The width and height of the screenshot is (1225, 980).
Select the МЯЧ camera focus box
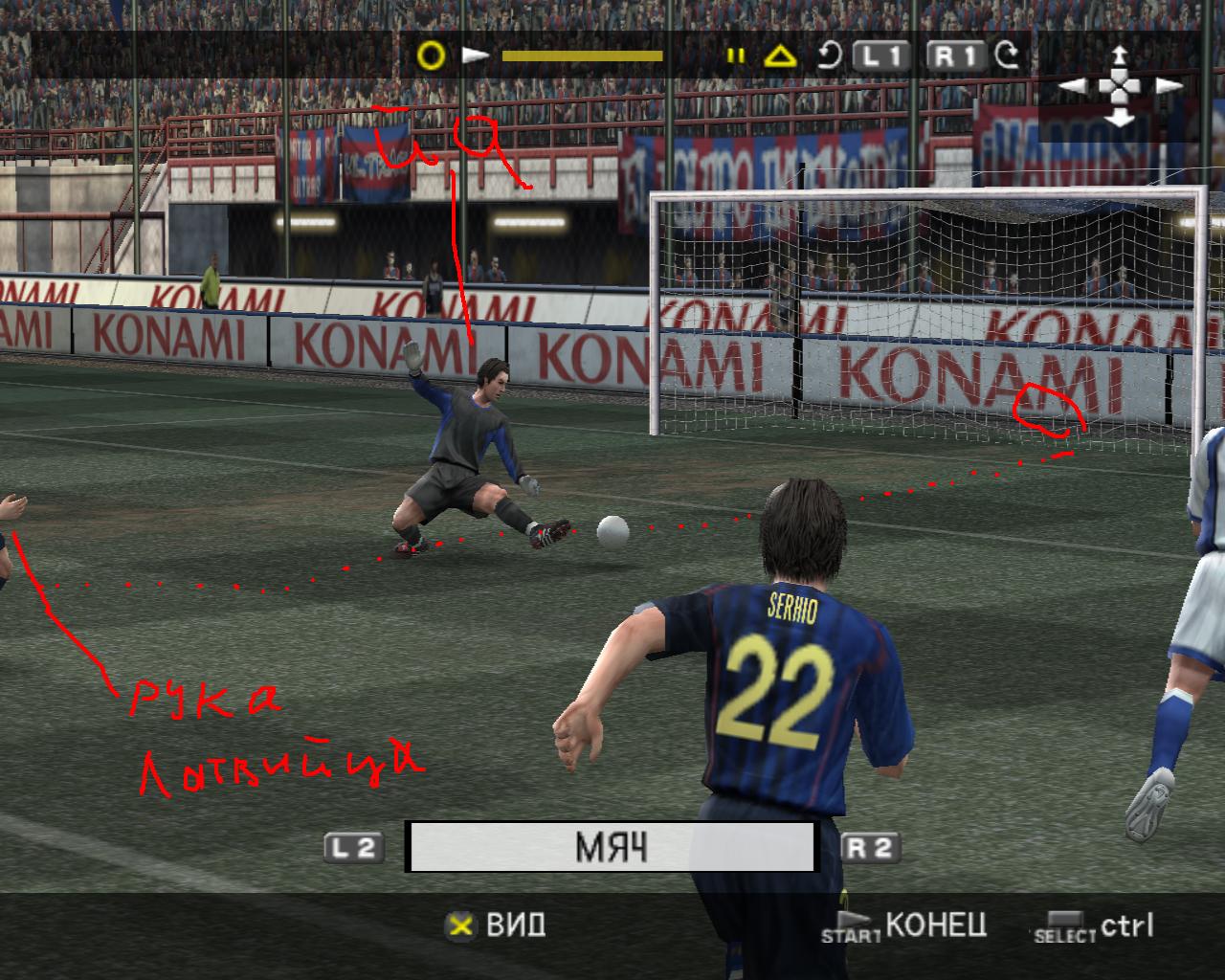(611, 847)
